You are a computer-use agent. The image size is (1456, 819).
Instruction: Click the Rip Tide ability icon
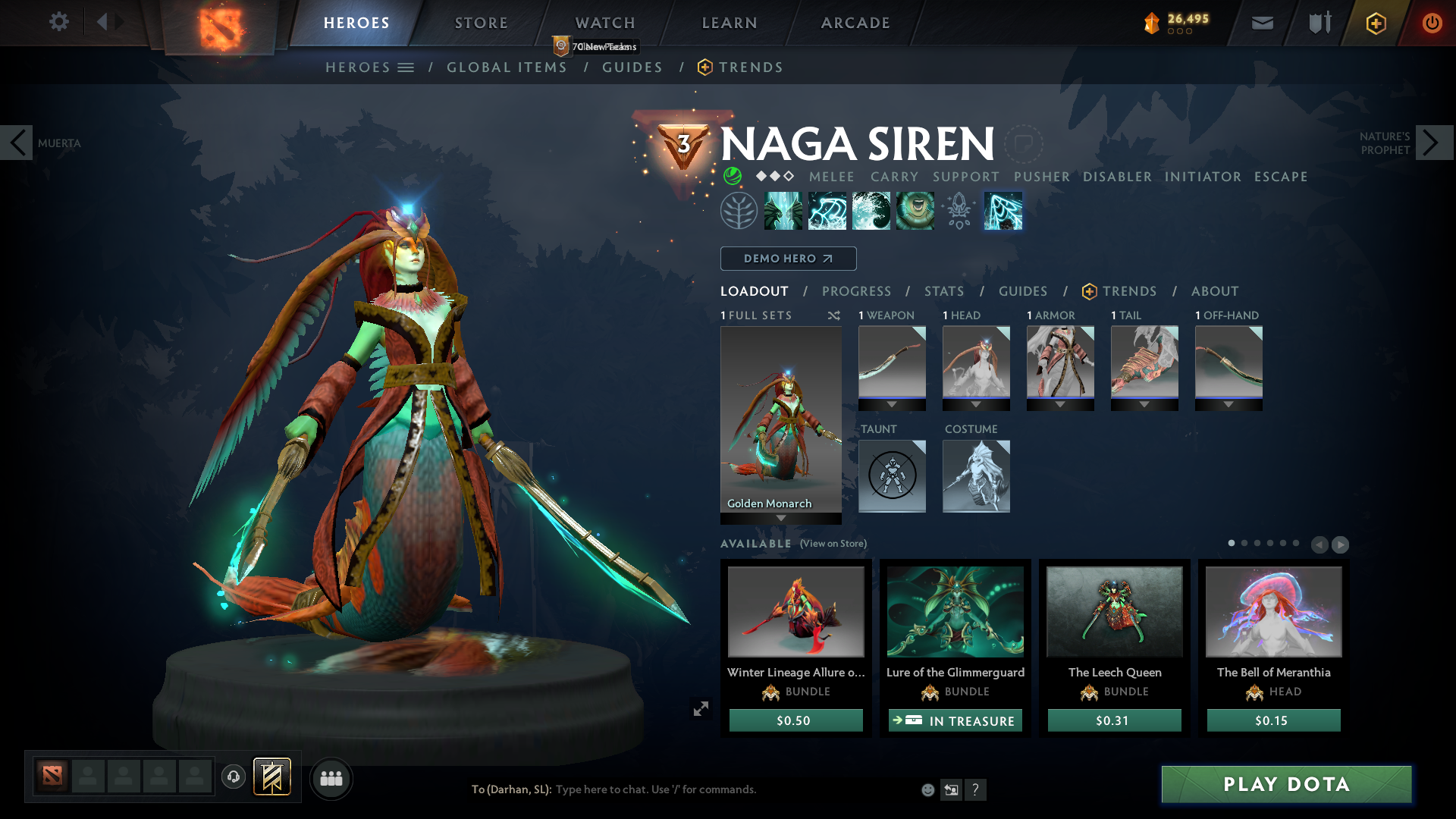[871, 210]
